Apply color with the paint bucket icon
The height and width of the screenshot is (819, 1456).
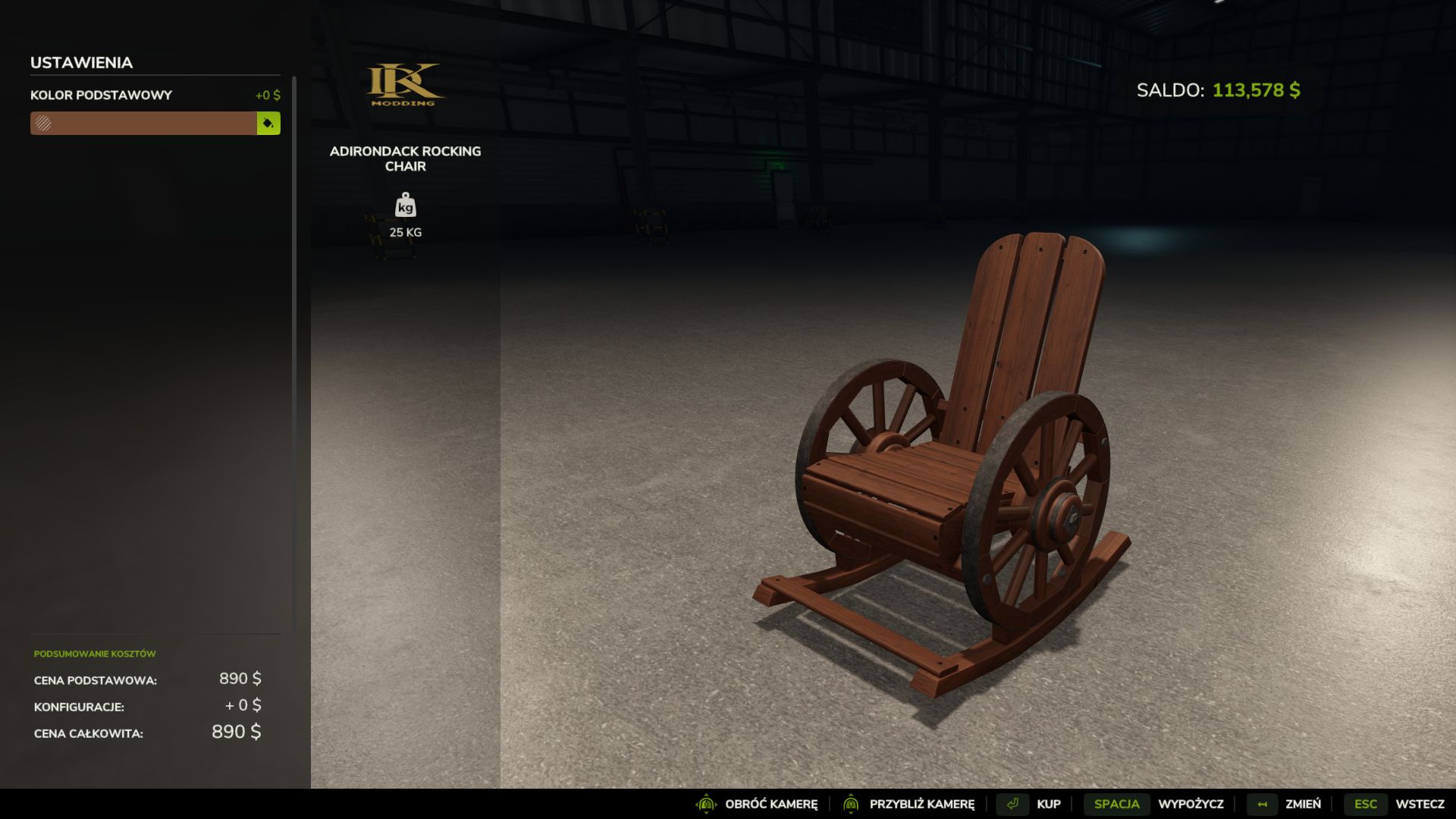click(x=268, y=123)
